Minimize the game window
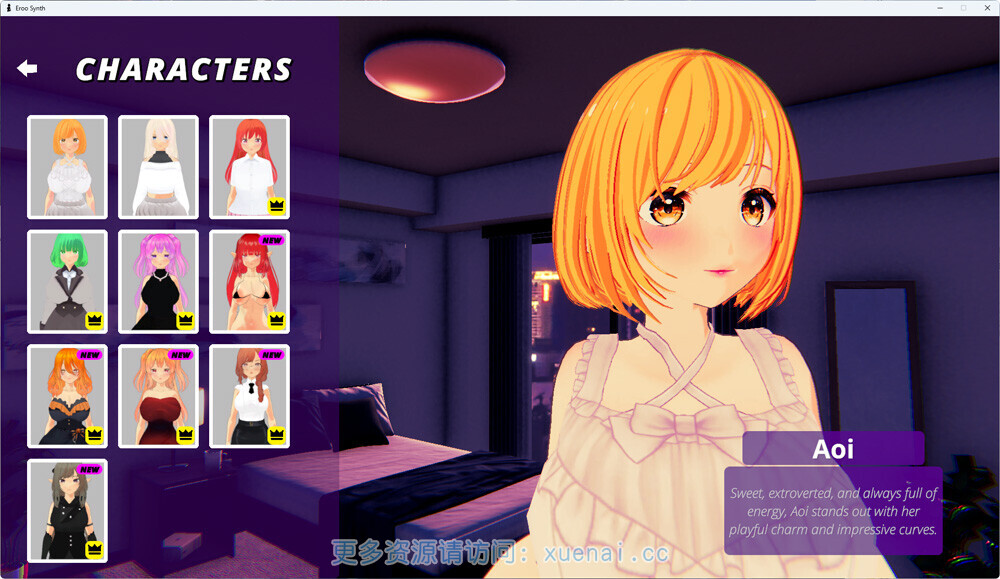This screenshot has height=579, width=1000. pyautogui.click(x=940, y=8)
